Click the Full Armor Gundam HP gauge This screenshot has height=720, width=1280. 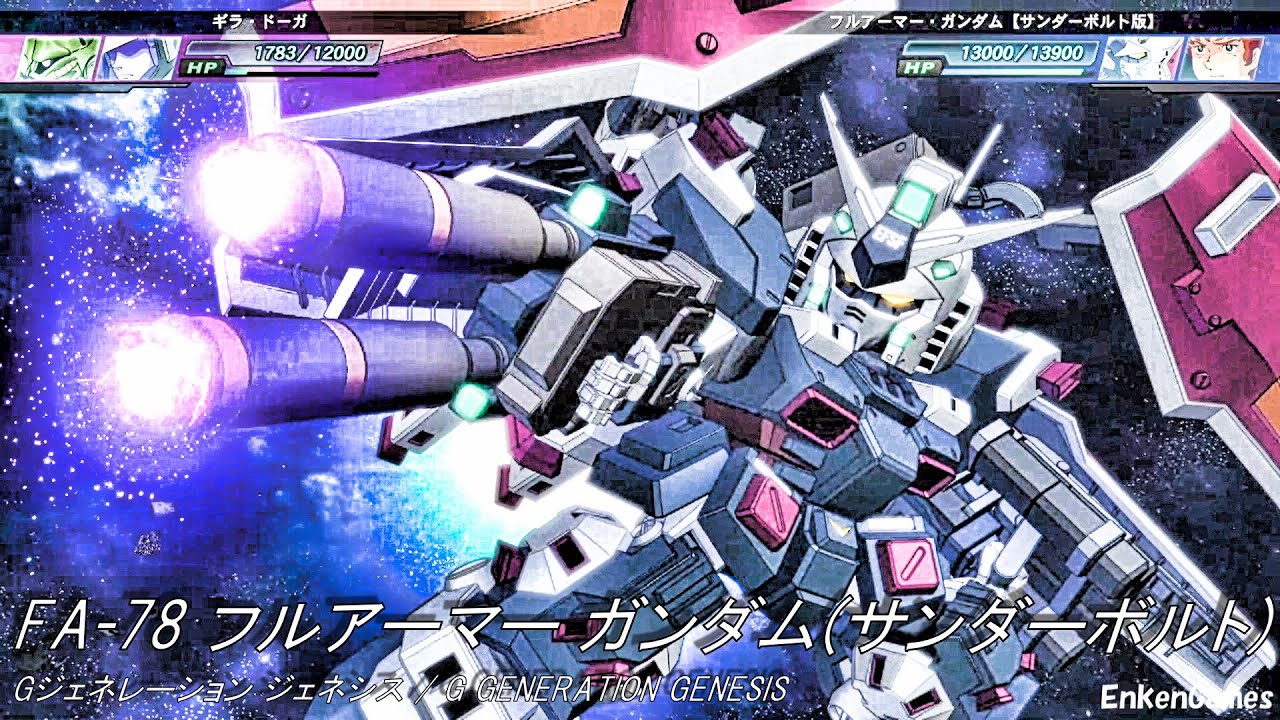[1010, 73]
